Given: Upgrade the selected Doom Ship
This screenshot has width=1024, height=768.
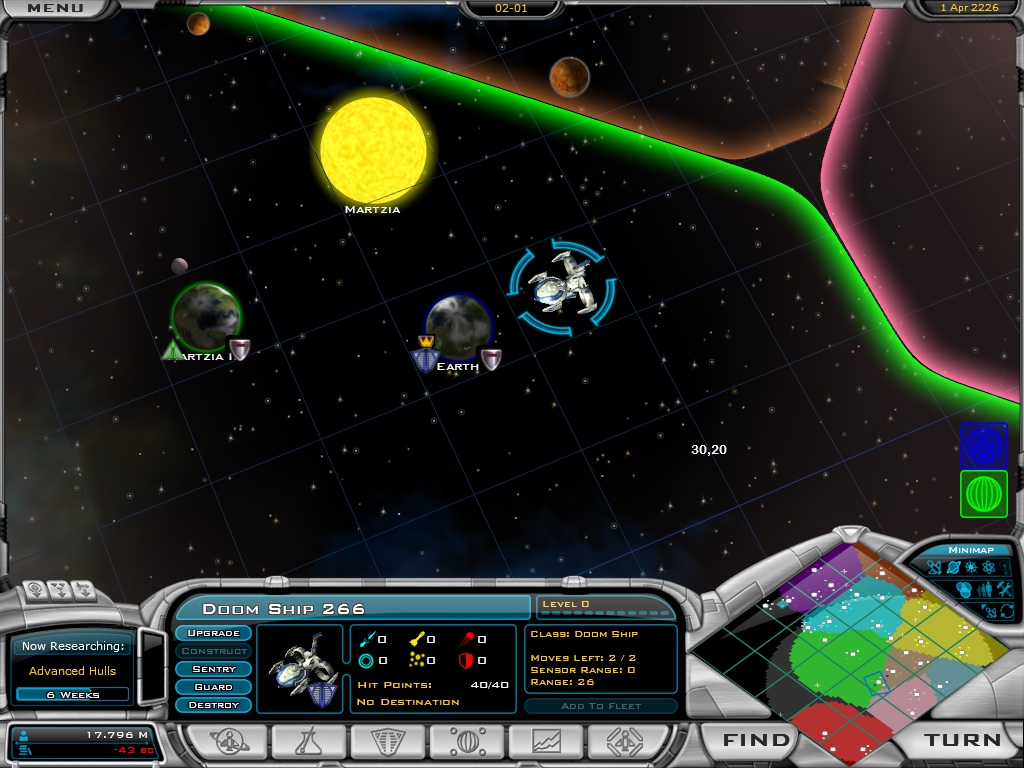Looking at the screenshot, I should [x=213, y=633].
